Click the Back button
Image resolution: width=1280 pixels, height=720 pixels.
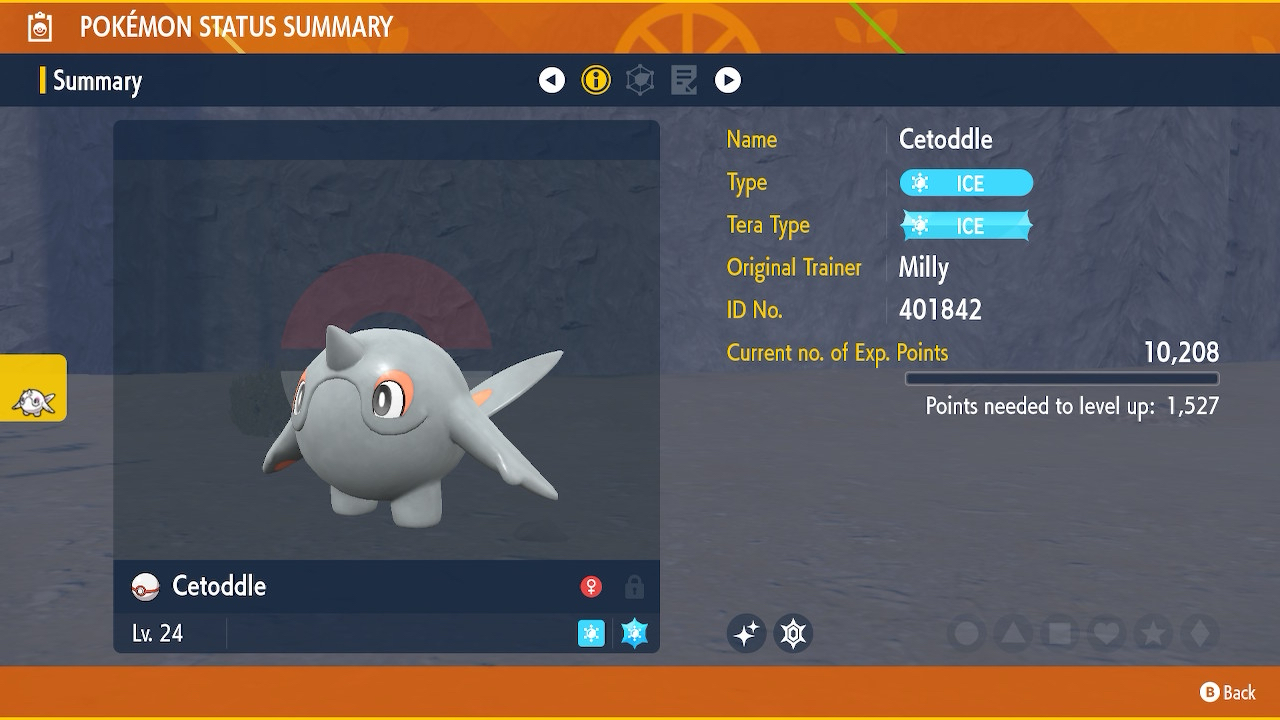[1227, 692]
